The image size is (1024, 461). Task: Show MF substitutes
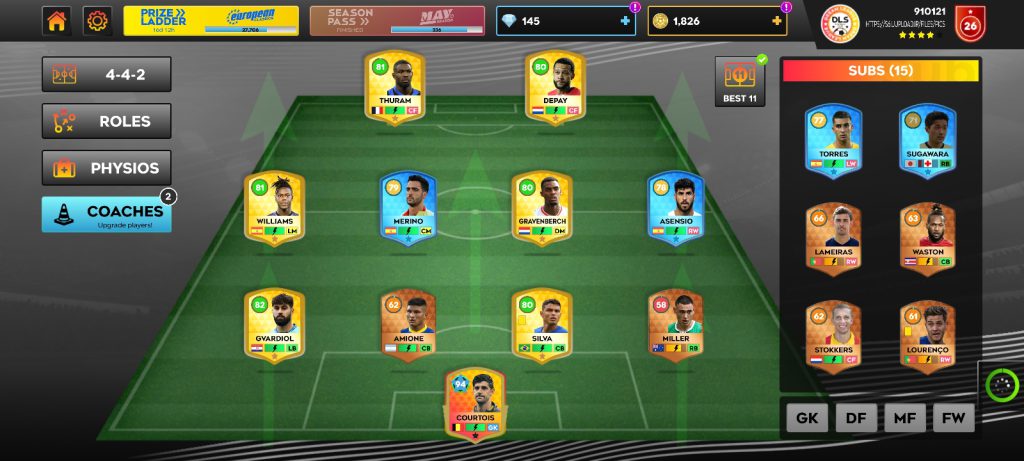point(904,418)
